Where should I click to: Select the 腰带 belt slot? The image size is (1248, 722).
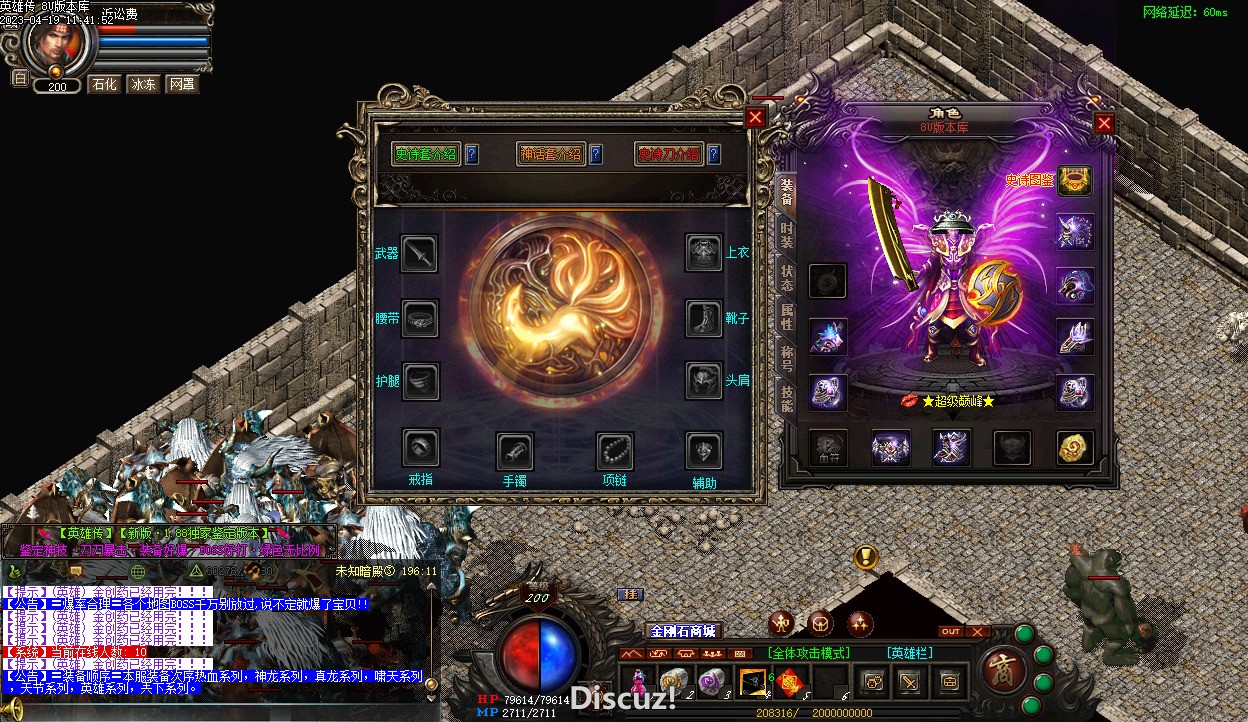(x=419, y=318)
